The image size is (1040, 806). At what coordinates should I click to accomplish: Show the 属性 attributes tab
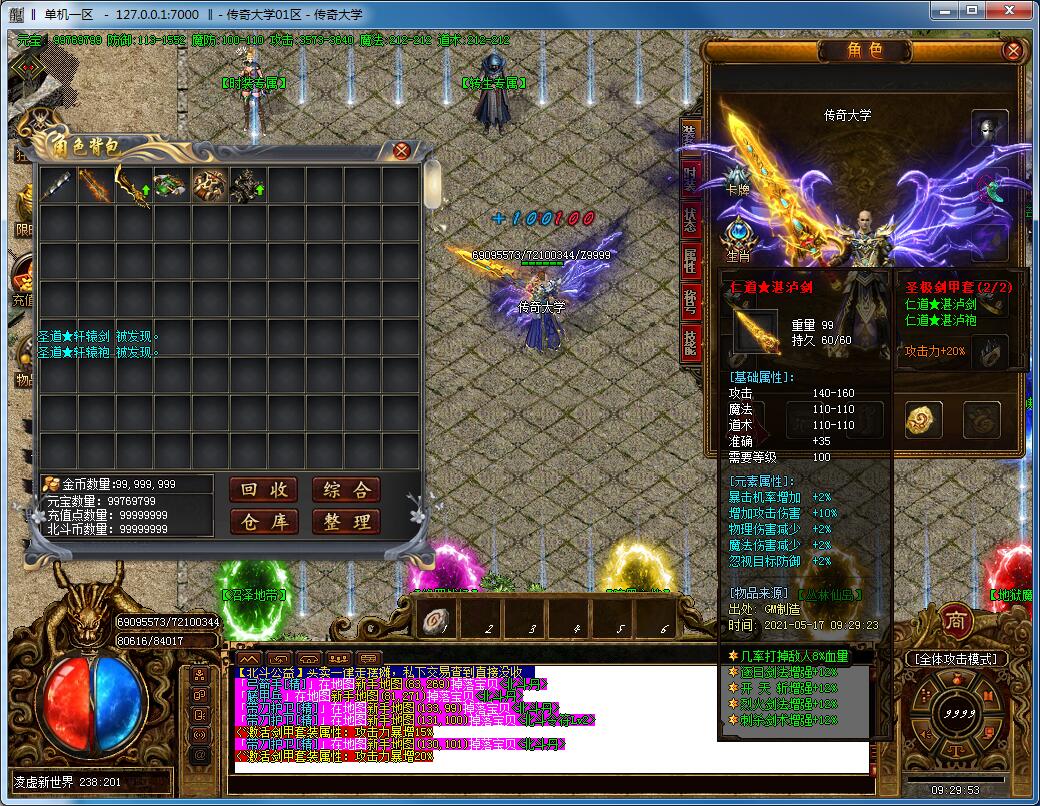[x=690, y=261]
